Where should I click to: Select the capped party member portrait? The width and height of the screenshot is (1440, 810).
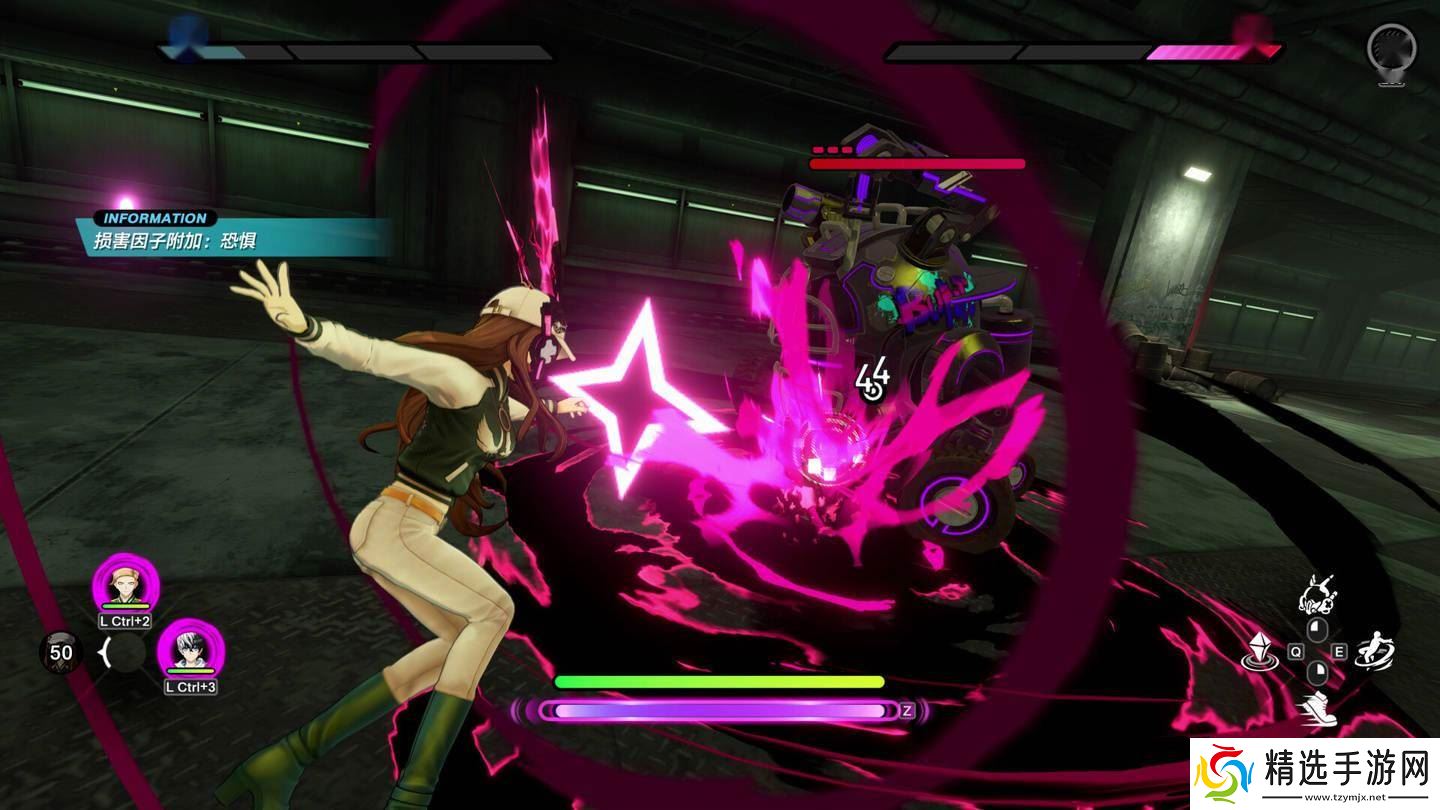[126, 583]
